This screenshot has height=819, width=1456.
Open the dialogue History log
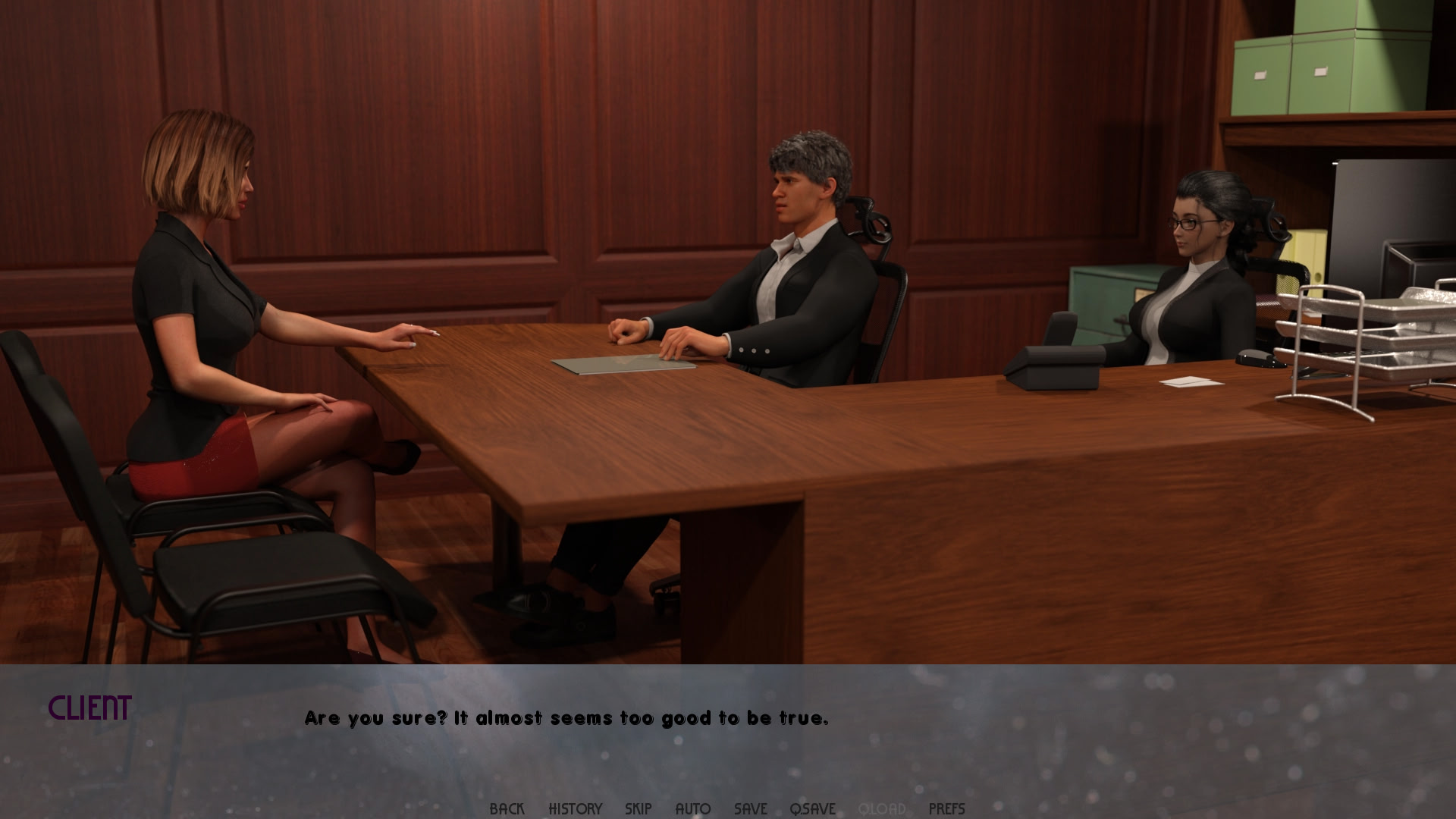575,808
